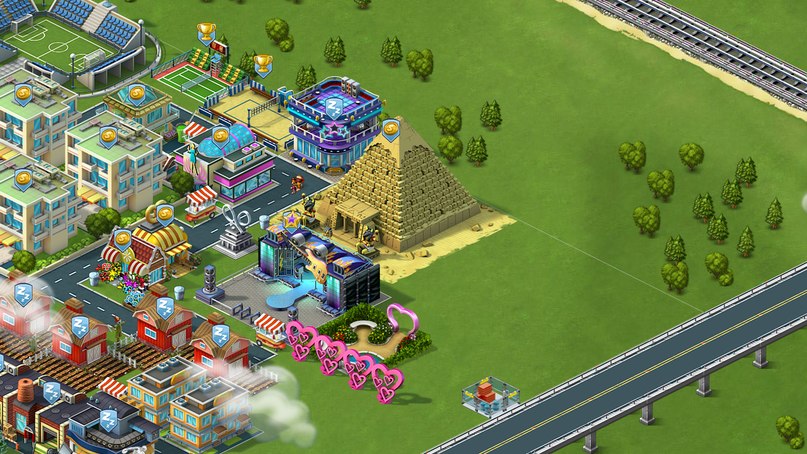Collect the coin badge atop the pyramid

point(391,129)
